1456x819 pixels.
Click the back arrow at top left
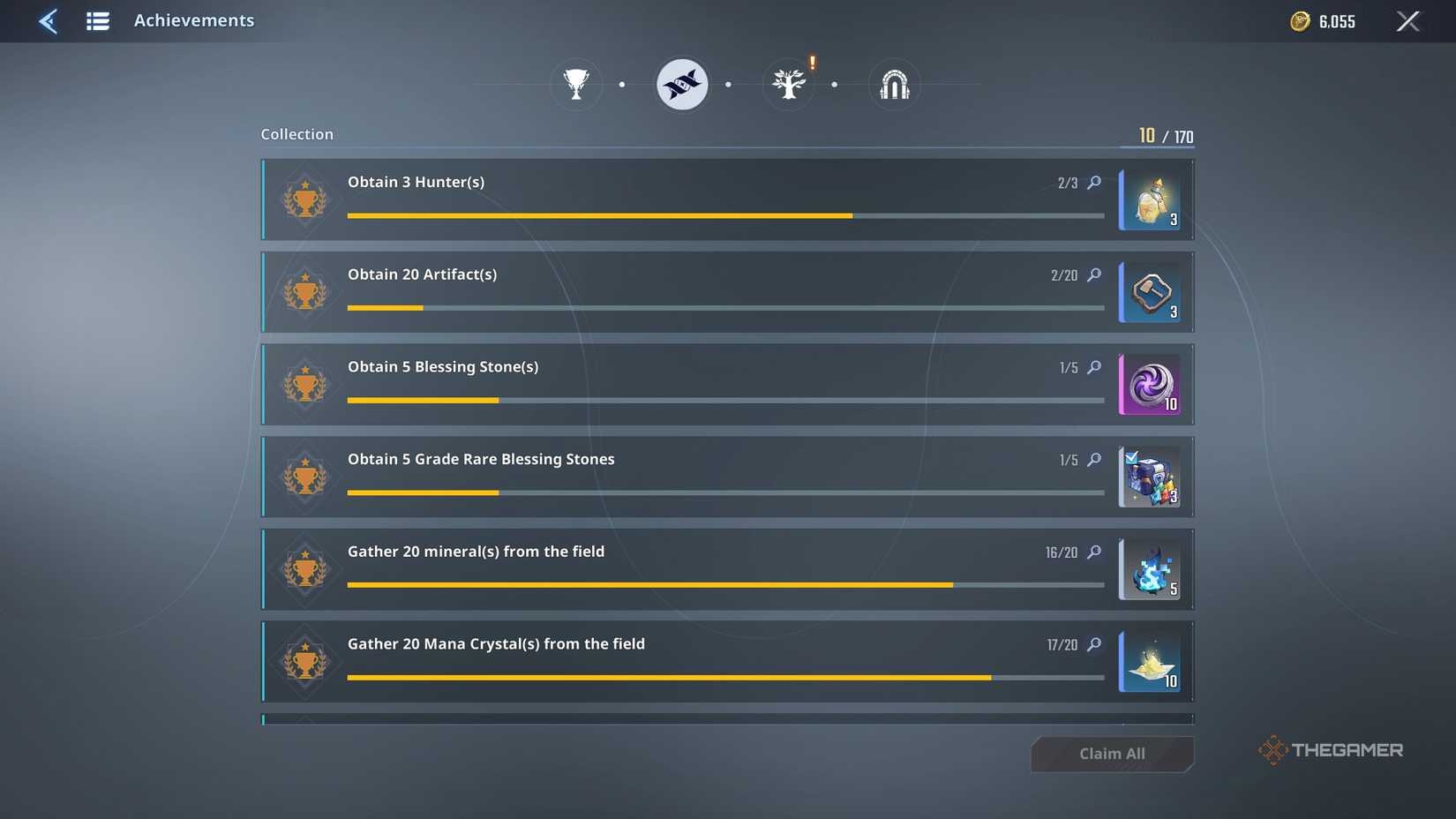[x=49, y=20]
